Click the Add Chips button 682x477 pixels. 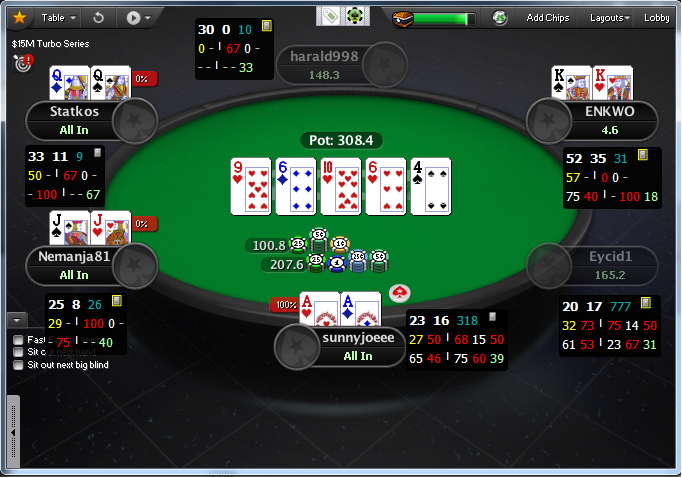click(547, 17)
